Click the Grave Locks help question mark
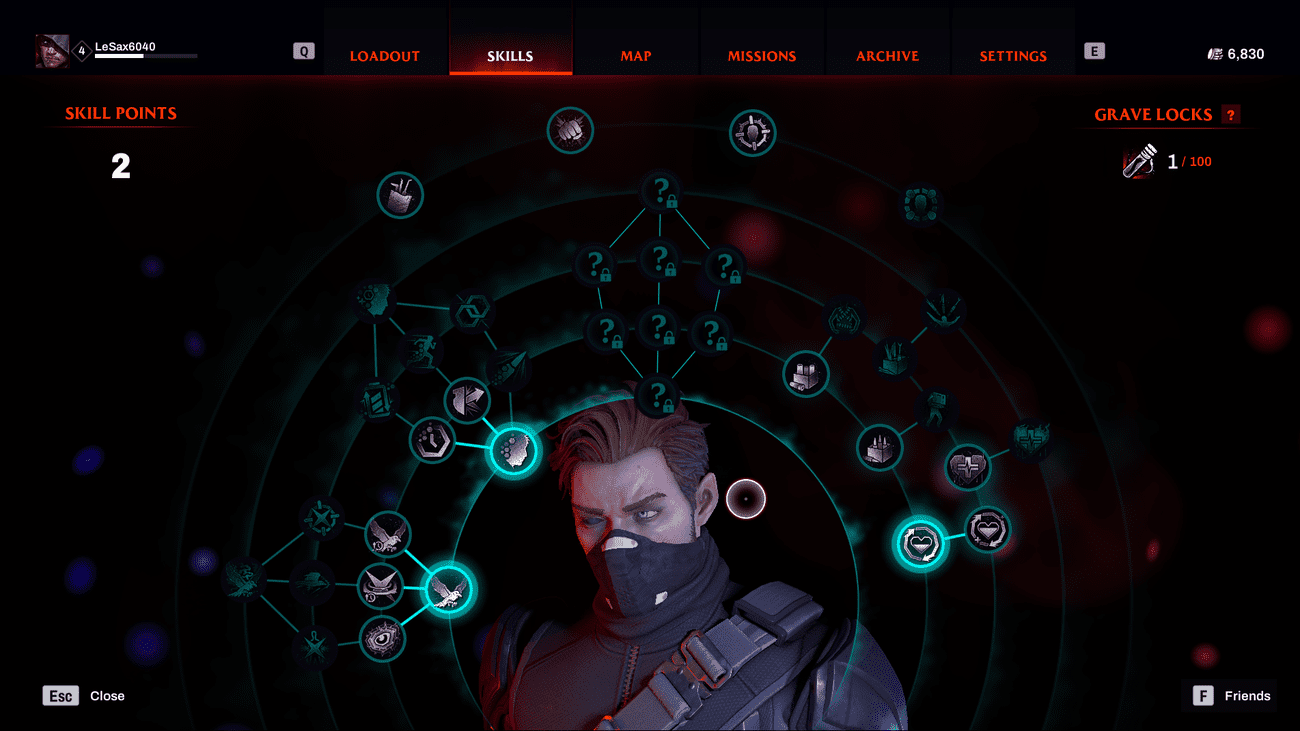The image size is (1300, 731). pos(1231,115)
